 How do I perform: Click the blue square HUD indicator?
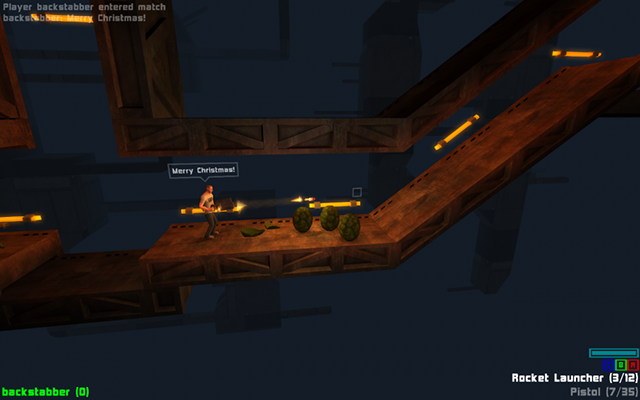click(x=609, y=365)
